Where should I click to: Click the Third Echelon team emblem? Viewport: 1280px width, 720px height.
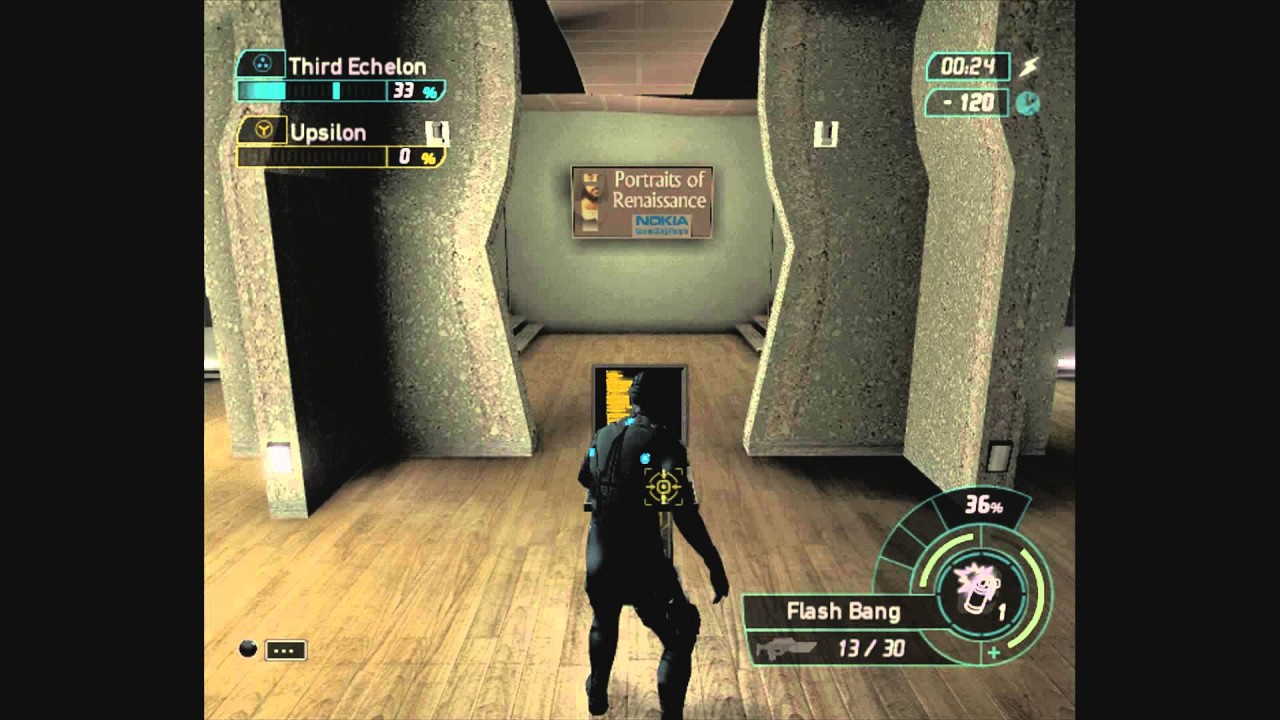tap(263, 66)
